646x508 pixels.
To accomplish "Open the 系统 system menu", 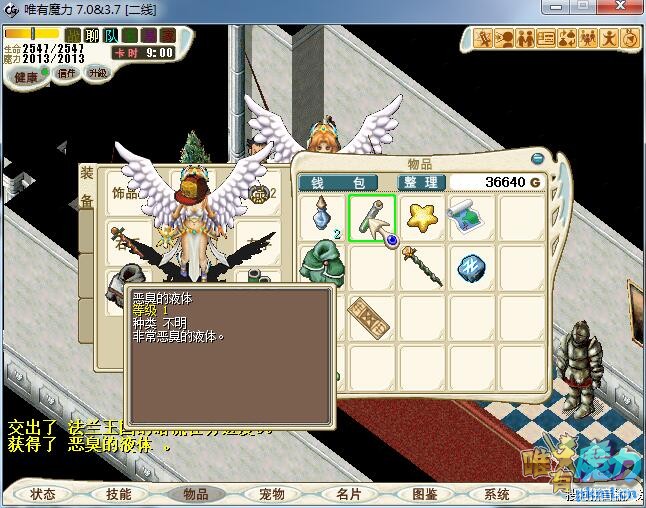I will point(497,494).
